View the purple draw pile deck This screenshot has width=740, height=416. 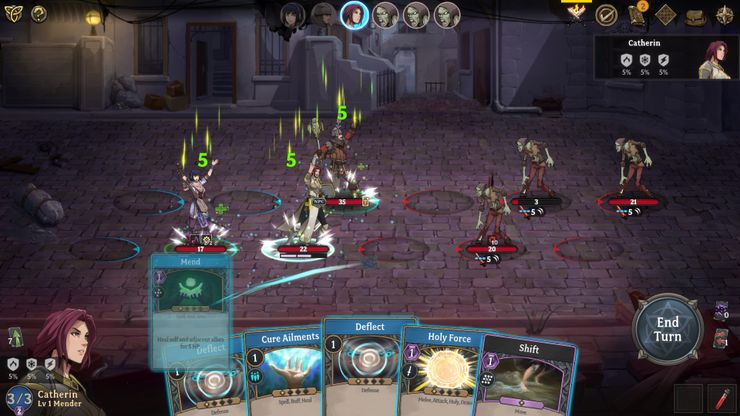coord(721,312)
